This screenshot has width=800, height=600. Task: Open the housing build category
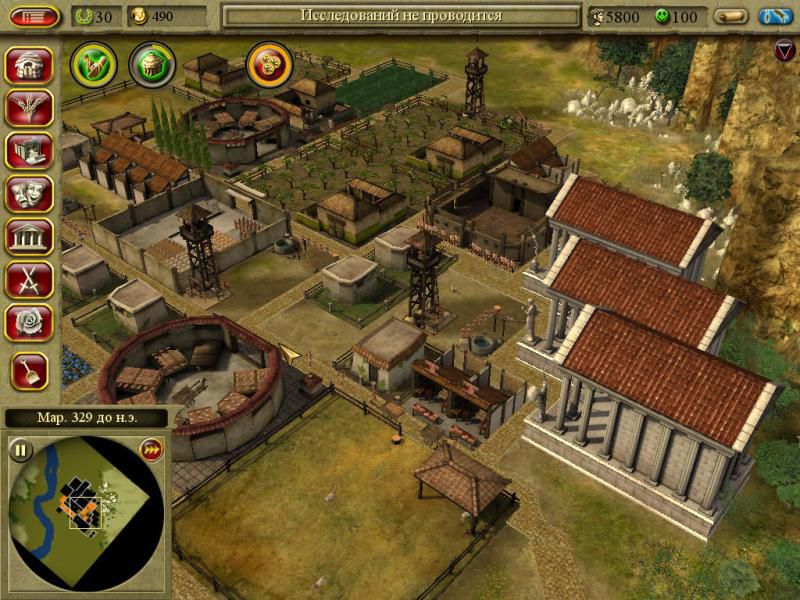tap(29, 66)
